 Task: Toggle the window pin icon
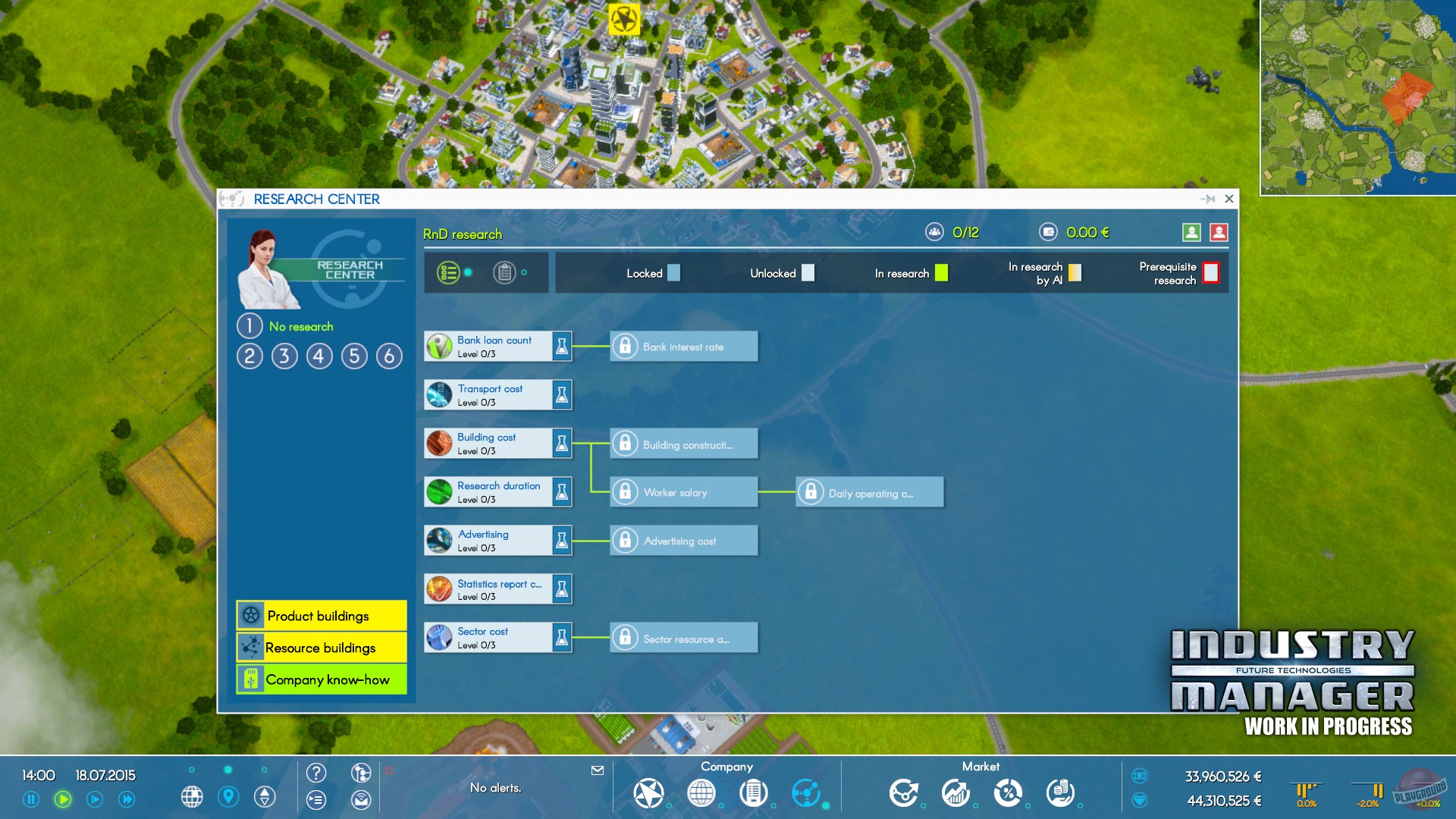[1210, 199]
